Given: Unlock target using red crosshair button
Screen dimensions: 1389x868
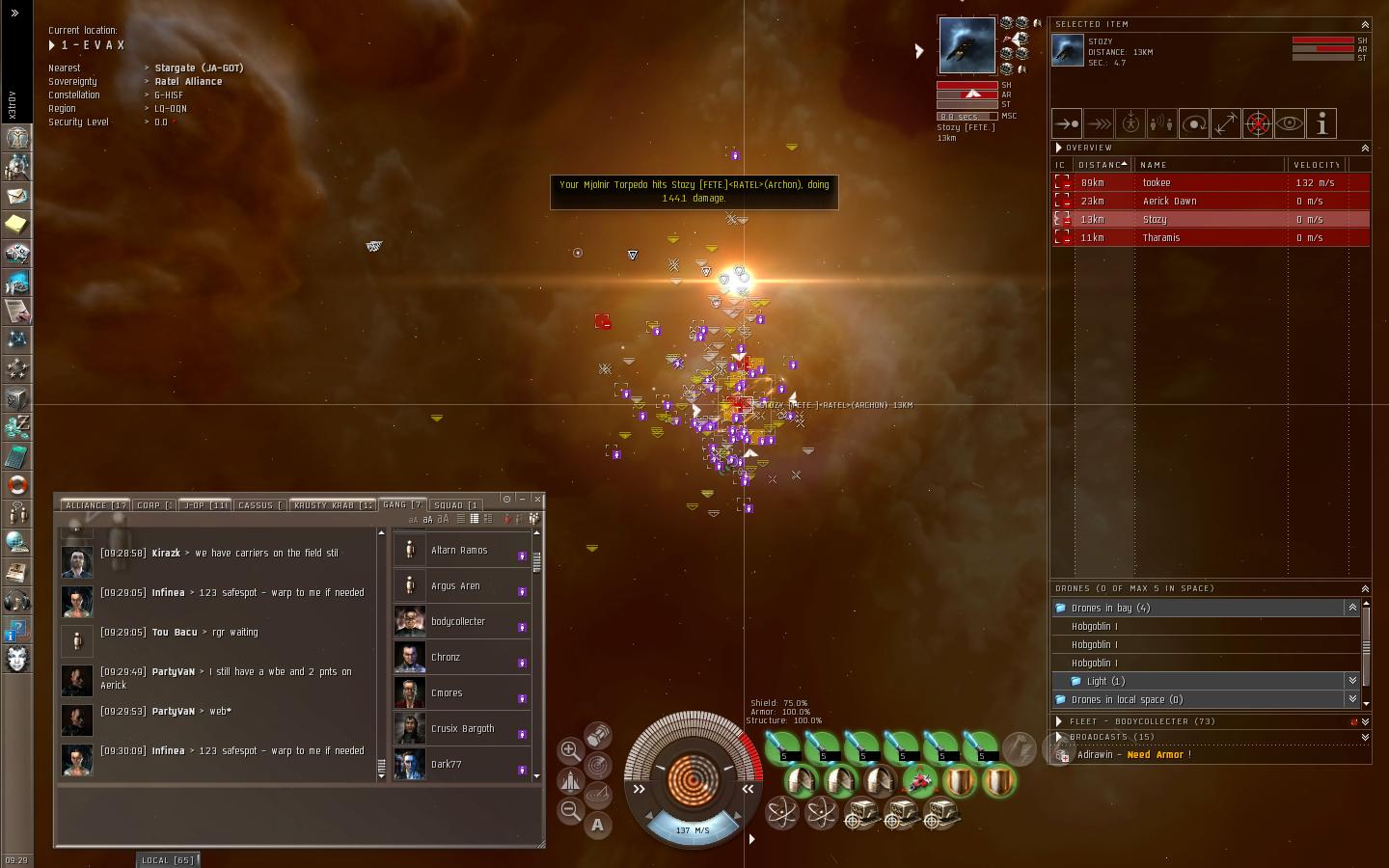Looking at the screenshot, I should 1258,123.
